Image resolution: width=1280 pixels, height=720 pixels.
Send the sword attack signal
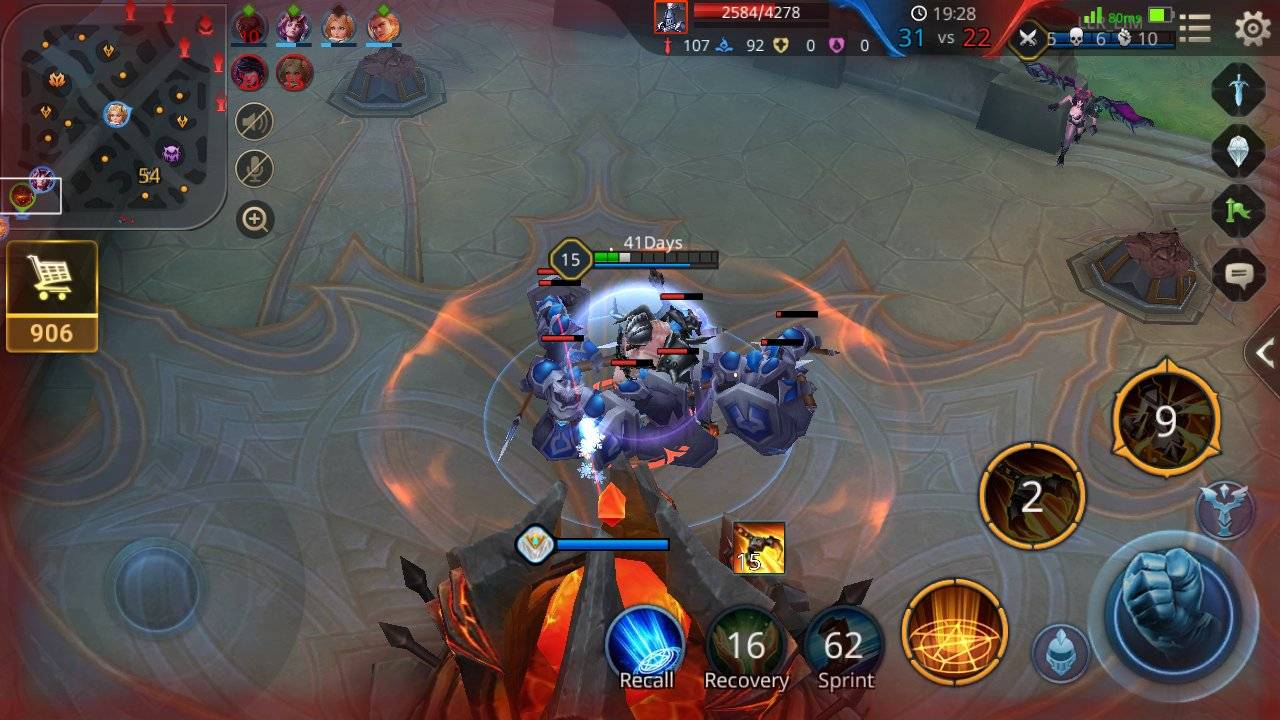pyautogui.click(x=1239, y=89)
